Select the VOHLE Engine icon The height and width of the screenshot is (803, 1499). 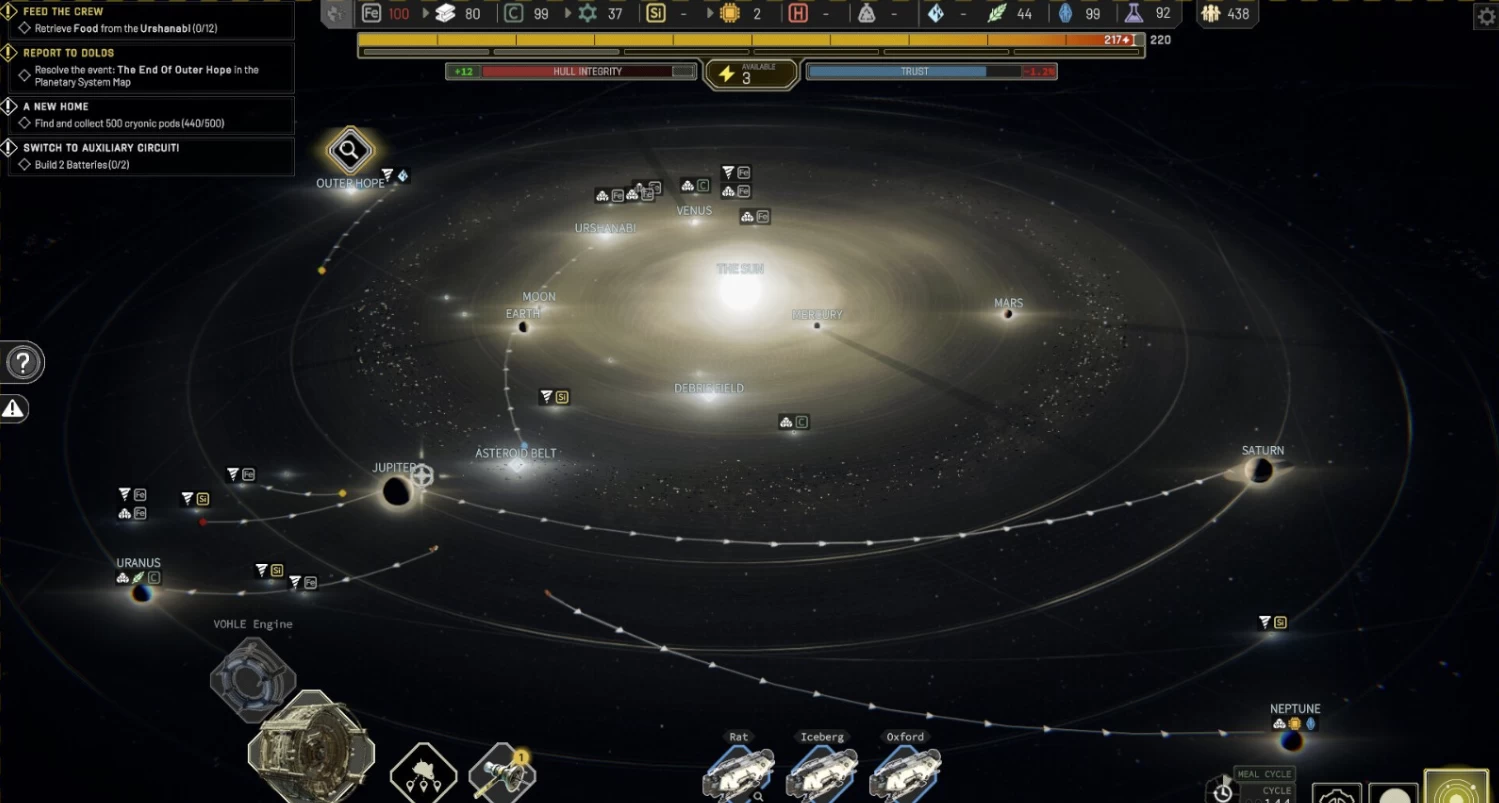pyautogui.click(x=252, y=677)
